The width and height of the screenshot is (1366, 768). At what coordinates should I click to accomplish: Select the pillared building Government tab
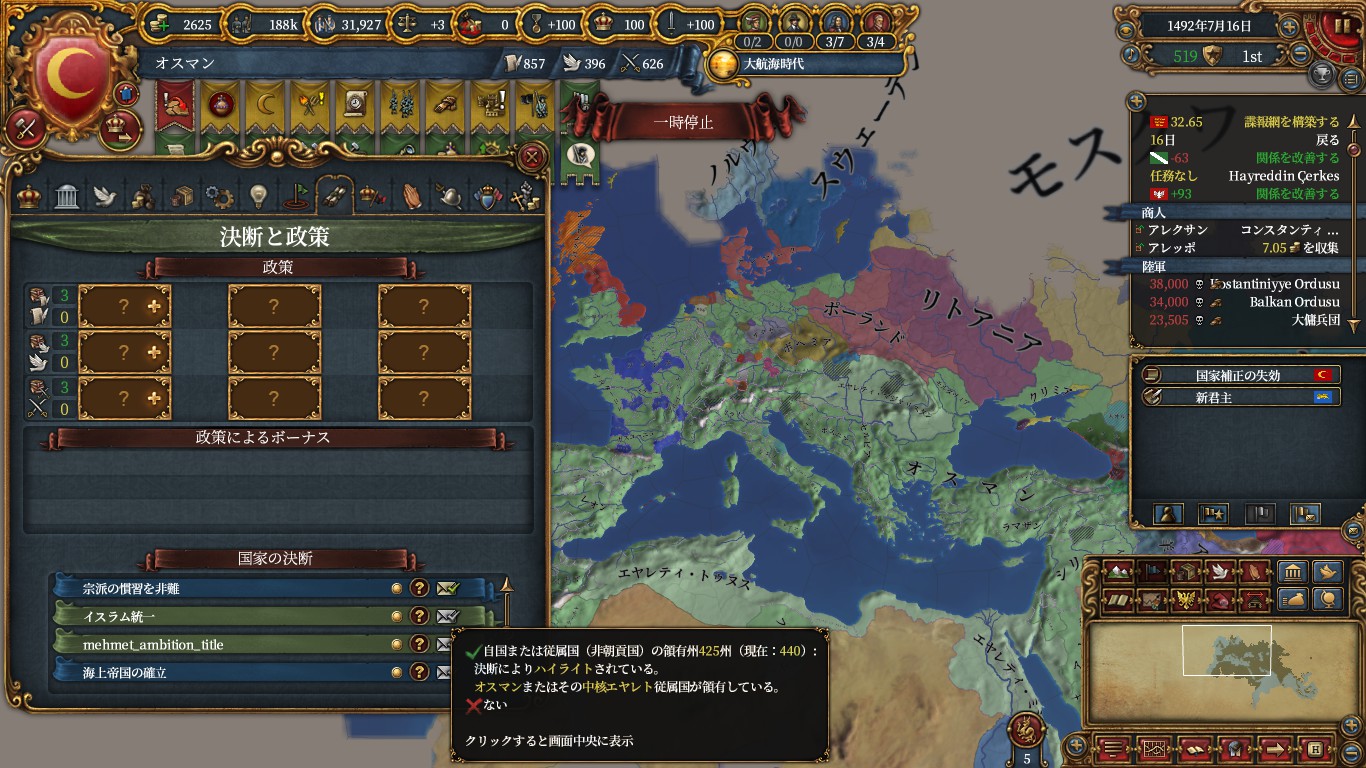tap(67, 195)
